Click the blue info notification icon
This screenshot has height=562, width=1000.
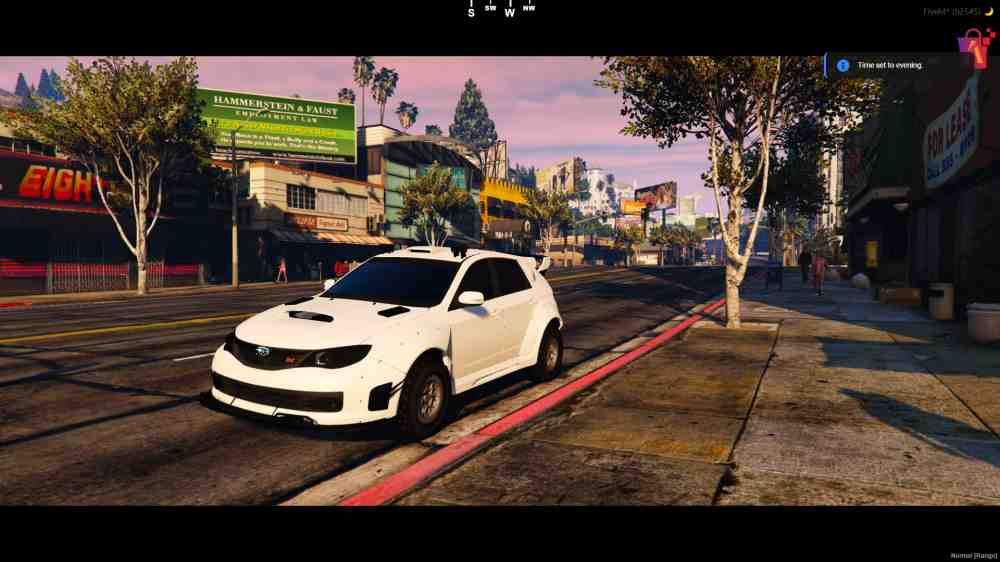[843, 66]
